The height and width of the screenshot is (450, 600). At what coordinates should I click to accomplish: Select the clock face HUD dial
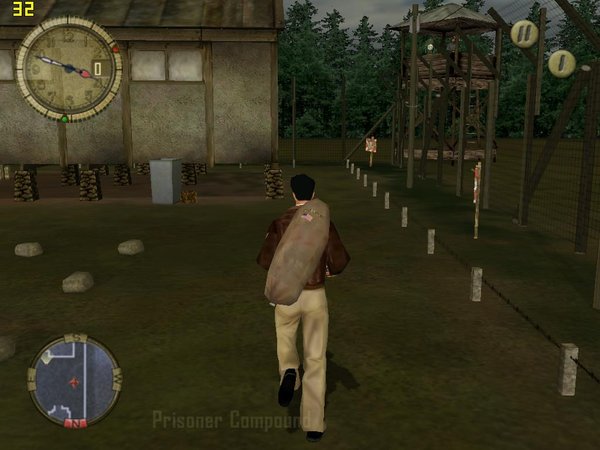click(68, 69)
